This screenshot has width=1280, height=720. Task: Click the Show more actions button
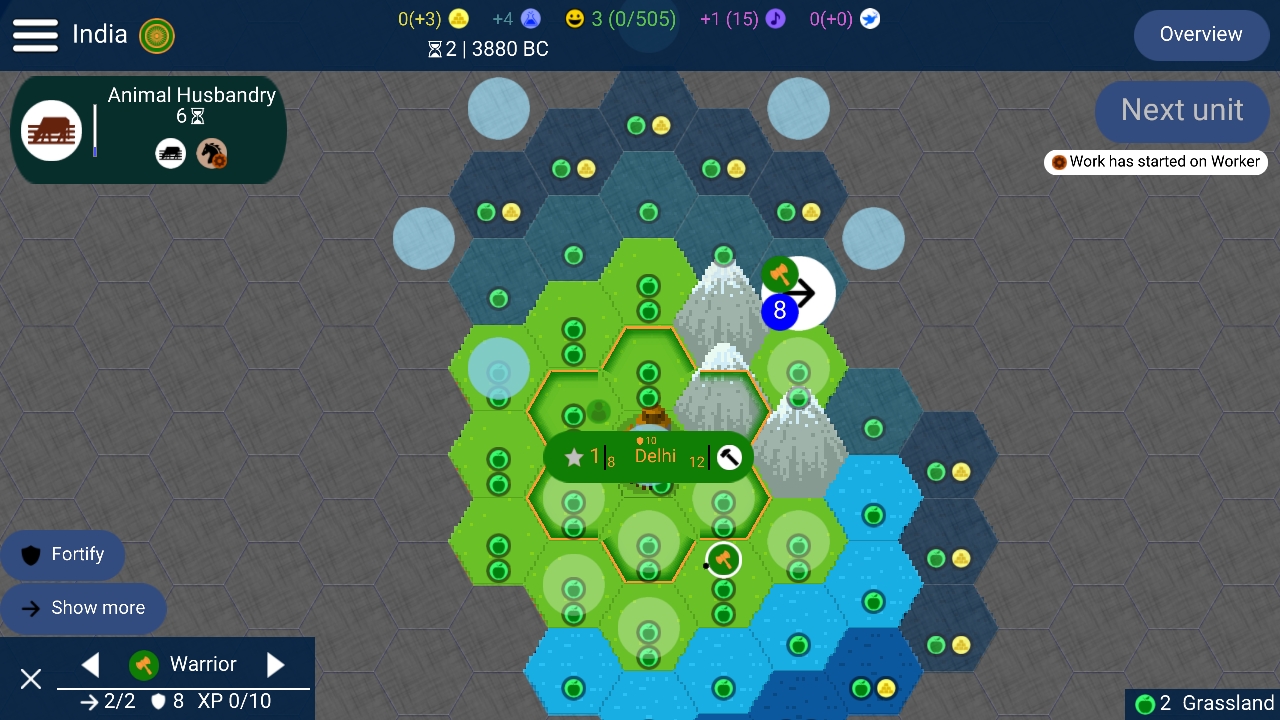(x=84, y=607)
